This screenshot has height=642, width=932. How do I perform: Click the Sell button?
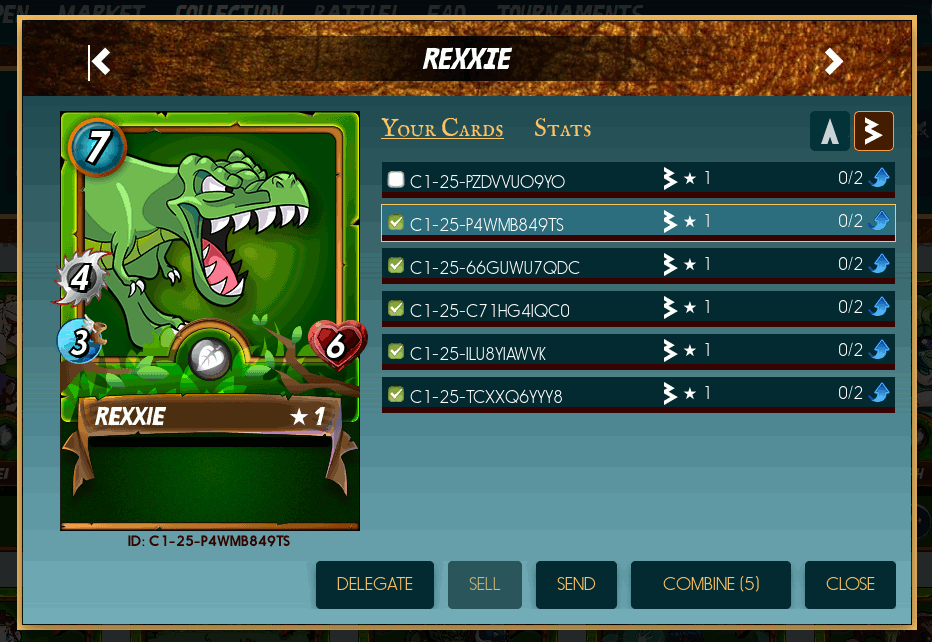click(484, 584)
